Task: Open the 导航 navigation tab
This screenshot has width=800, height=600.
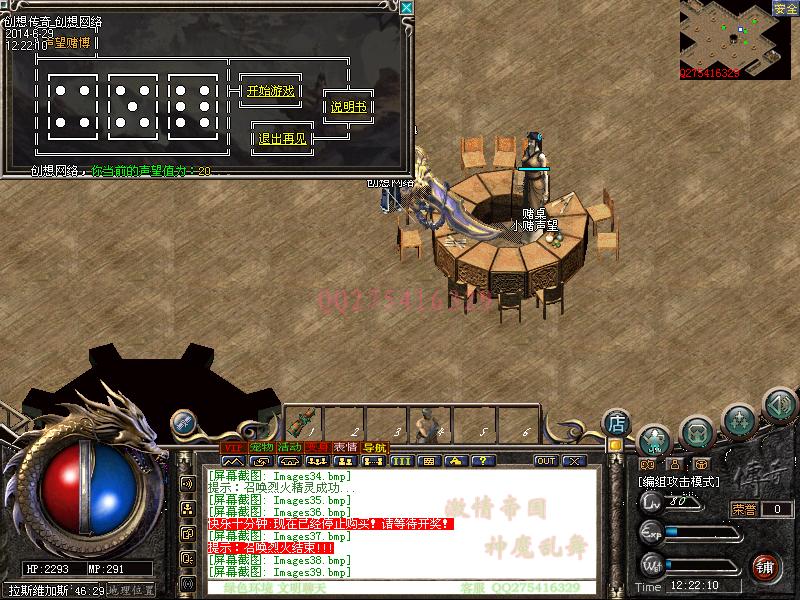Action: (x=374, y=446)
